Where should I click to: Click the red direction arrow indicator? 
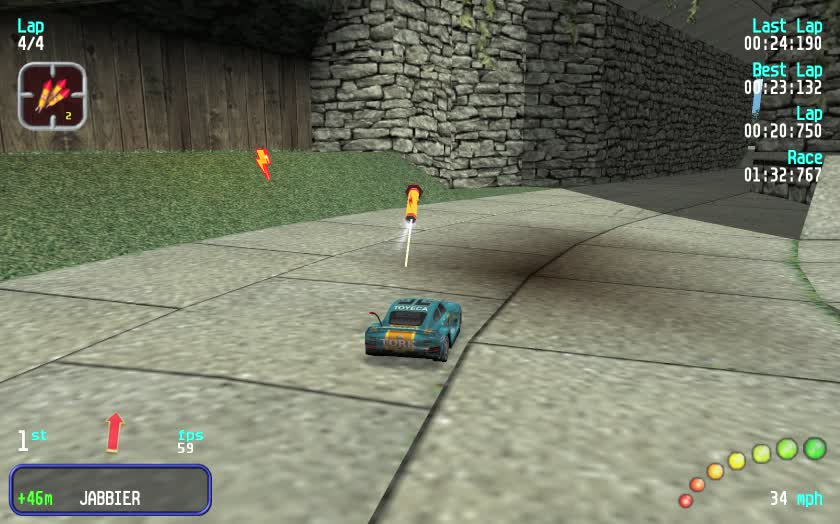click(x=115, y=431)
